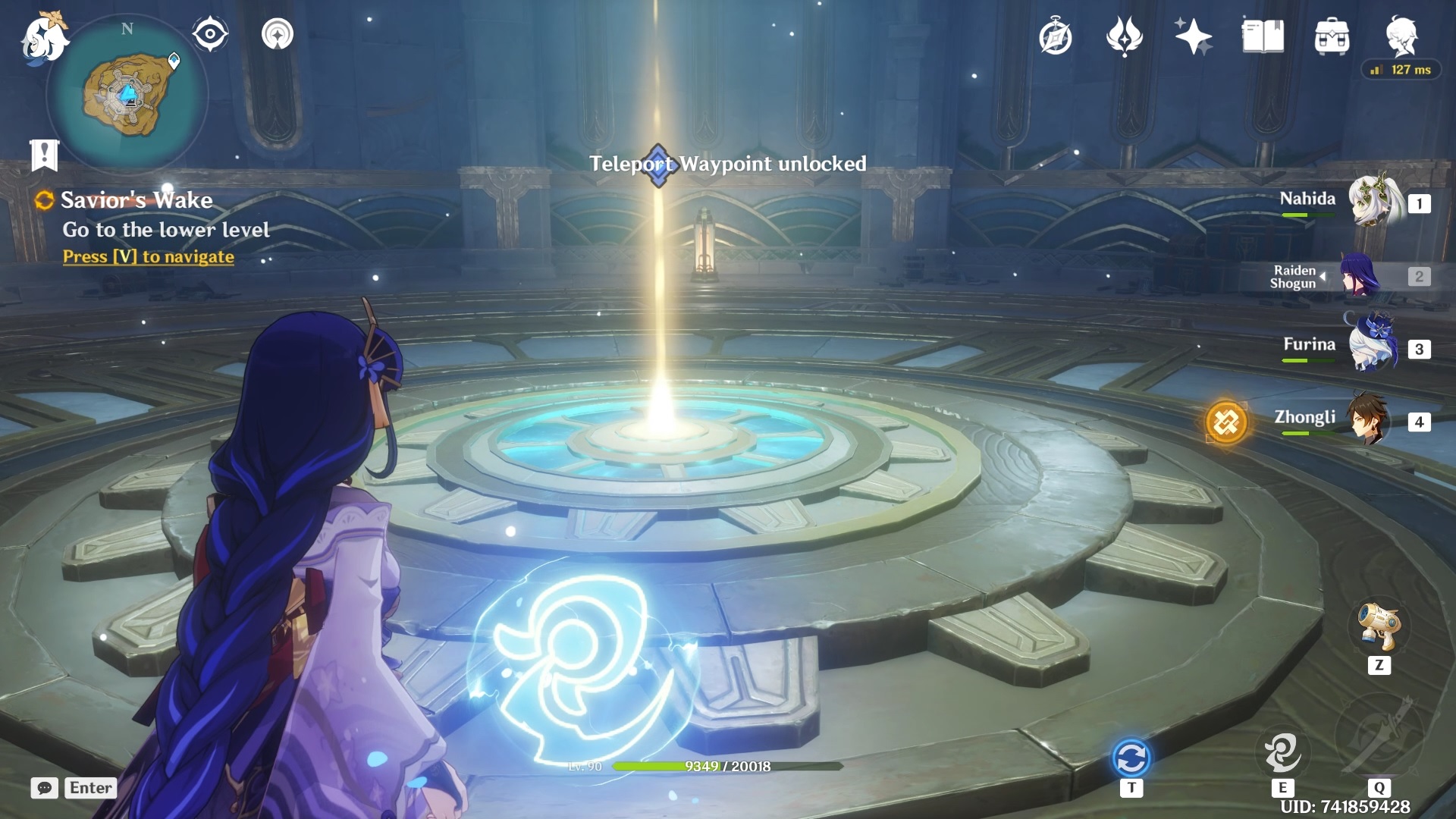
Task: Open the compass adventure handbook icon
Action: tap(1055, 37)
